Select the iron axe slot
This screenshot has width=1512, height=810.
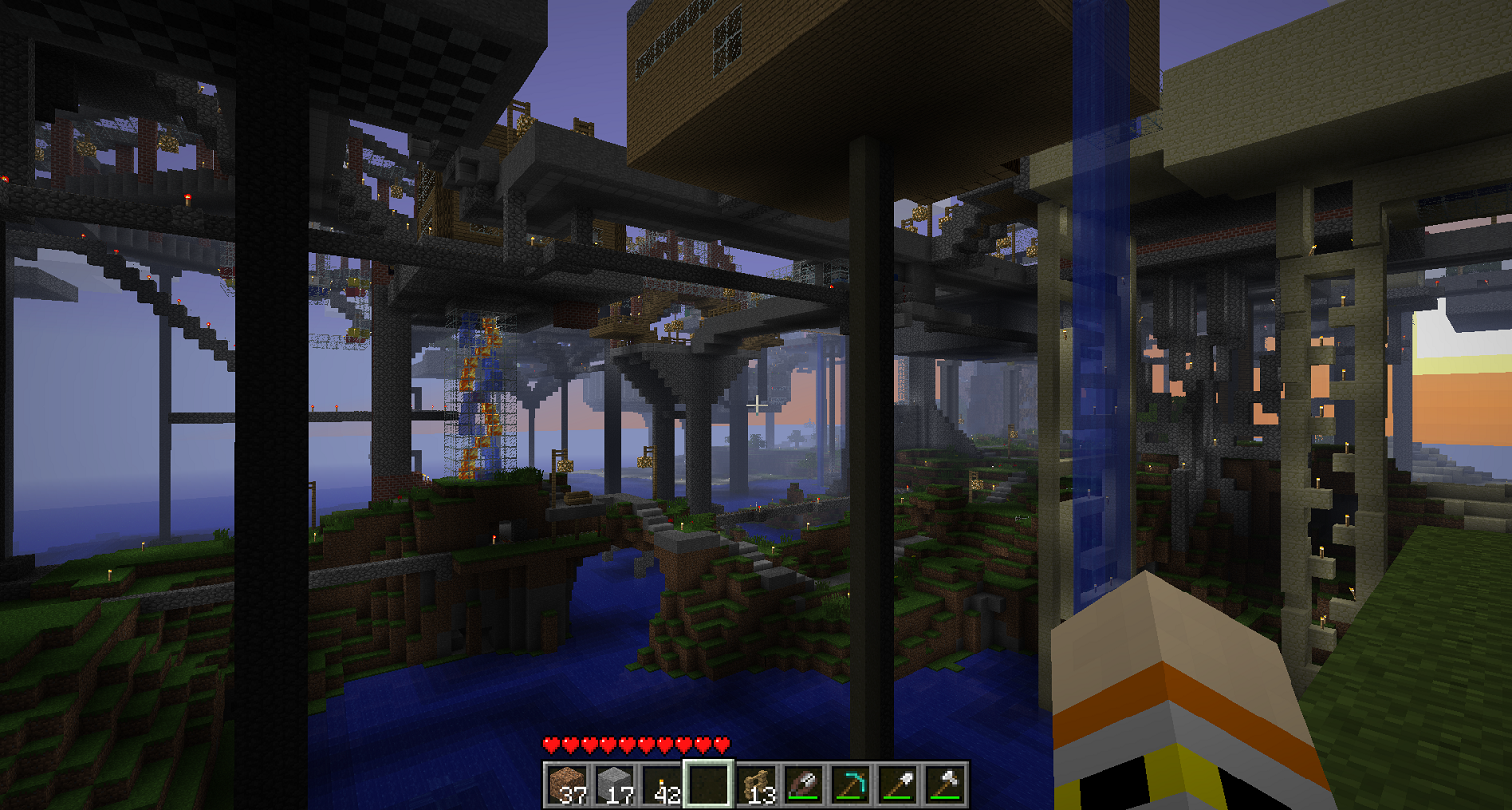click(946, 784)
